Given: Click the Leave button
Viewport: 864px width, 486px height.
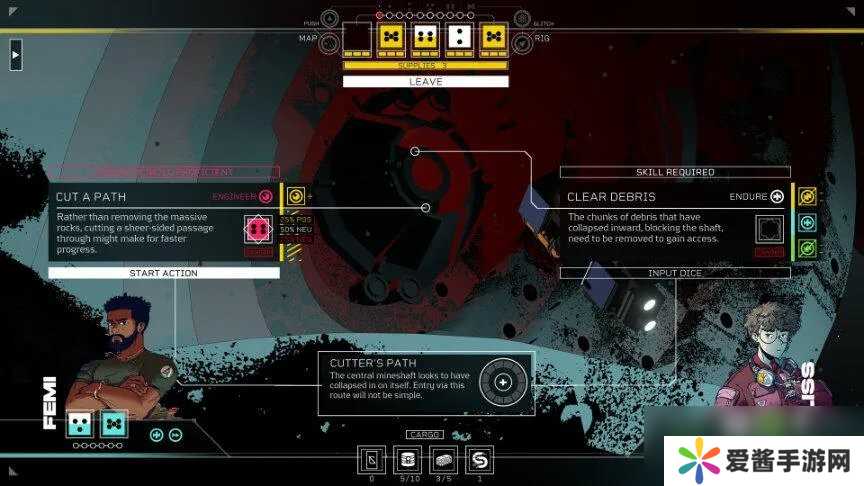Looking at the screenshot, I should (425, 82).
